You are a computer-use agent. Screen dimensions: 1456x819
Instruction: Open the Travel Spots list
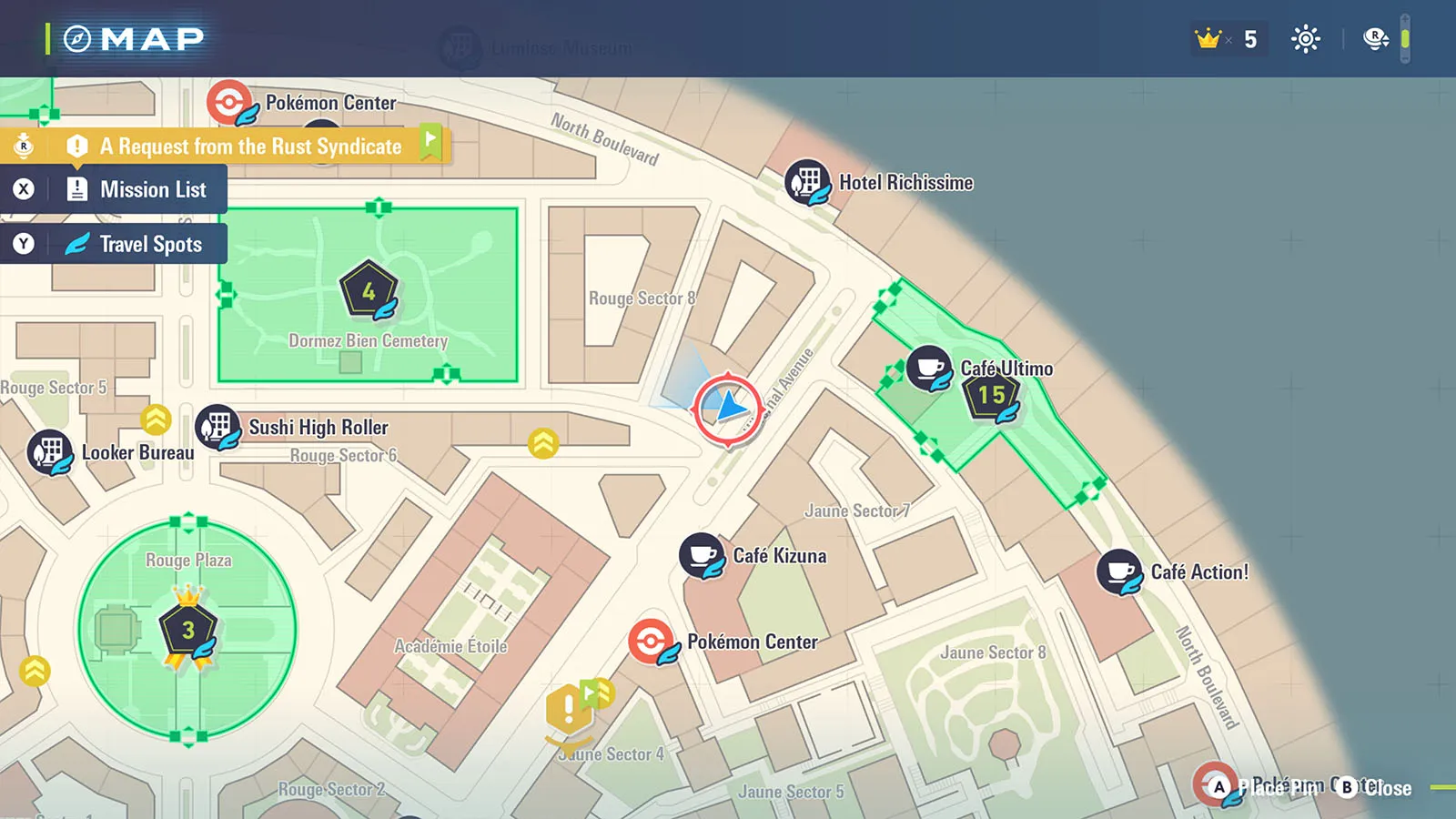pos(136,245)
